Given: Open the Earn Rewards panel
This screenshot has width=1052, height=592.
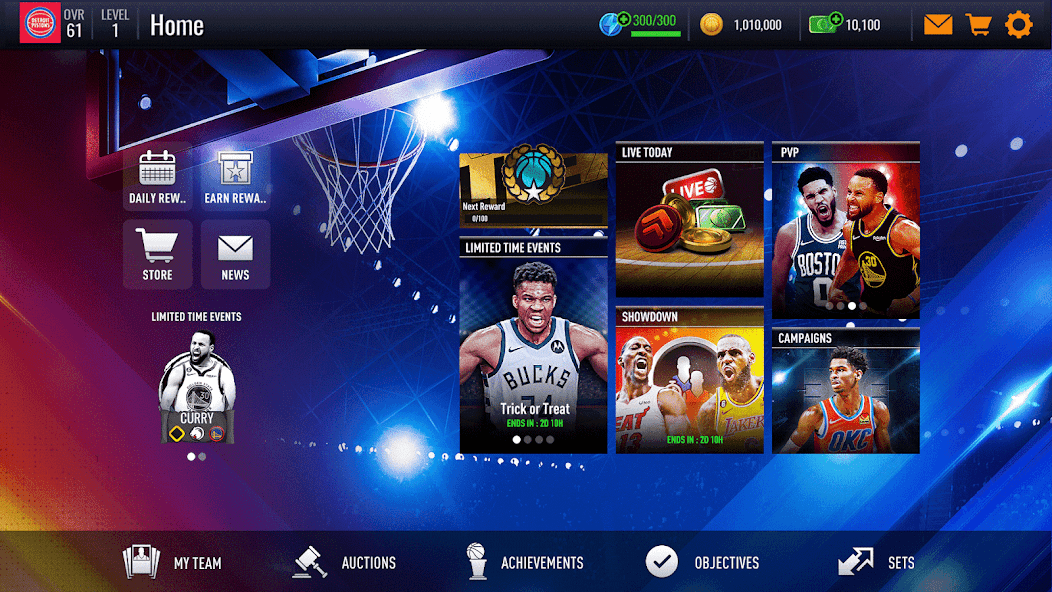Looking at the screenshot, I should pos(235,179).
